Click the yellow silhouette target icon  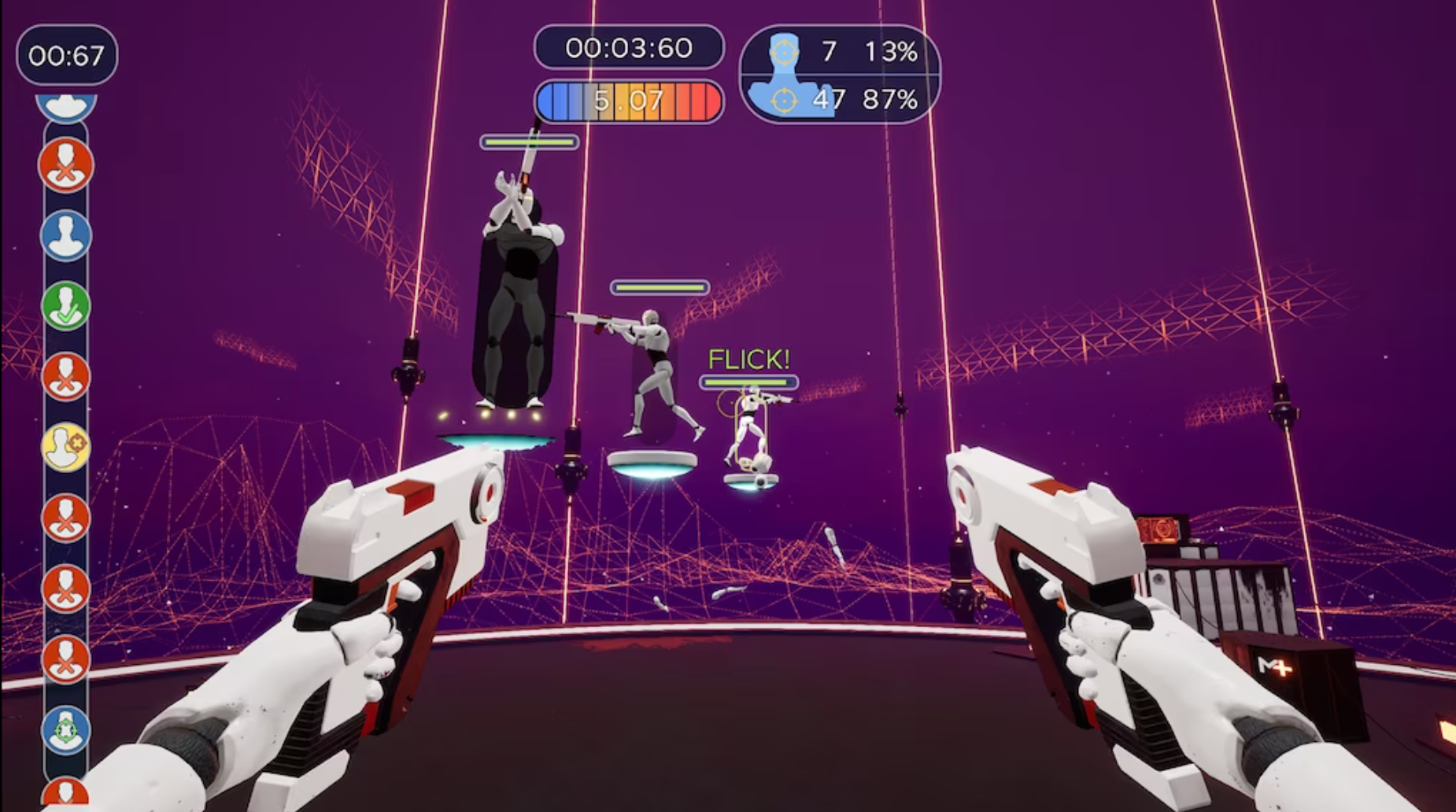pyautogui.click(x=65, y=447)
